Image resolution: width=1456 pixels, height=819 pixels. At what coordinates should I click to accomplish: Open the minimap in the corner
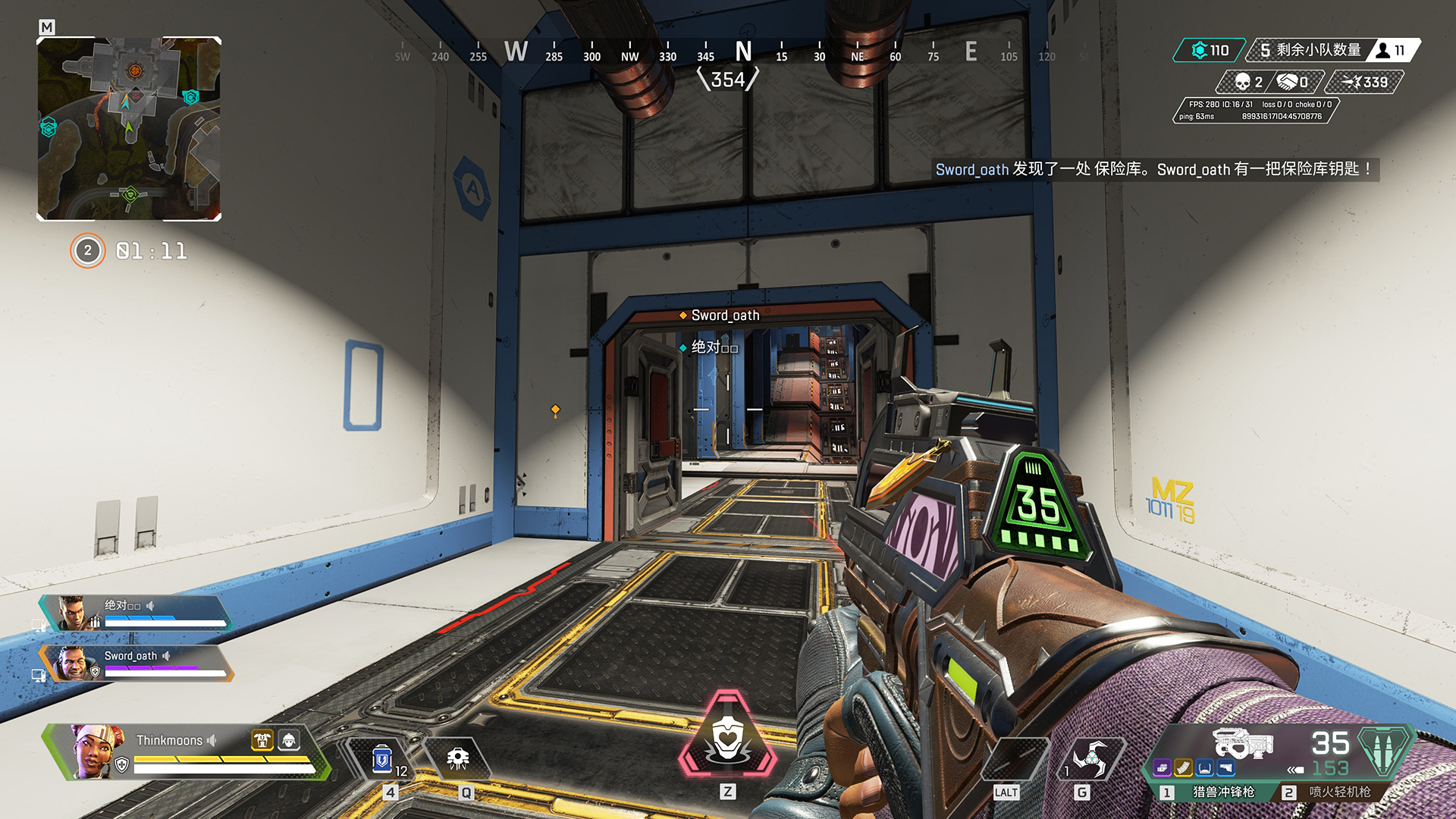[x=129, y=129]
